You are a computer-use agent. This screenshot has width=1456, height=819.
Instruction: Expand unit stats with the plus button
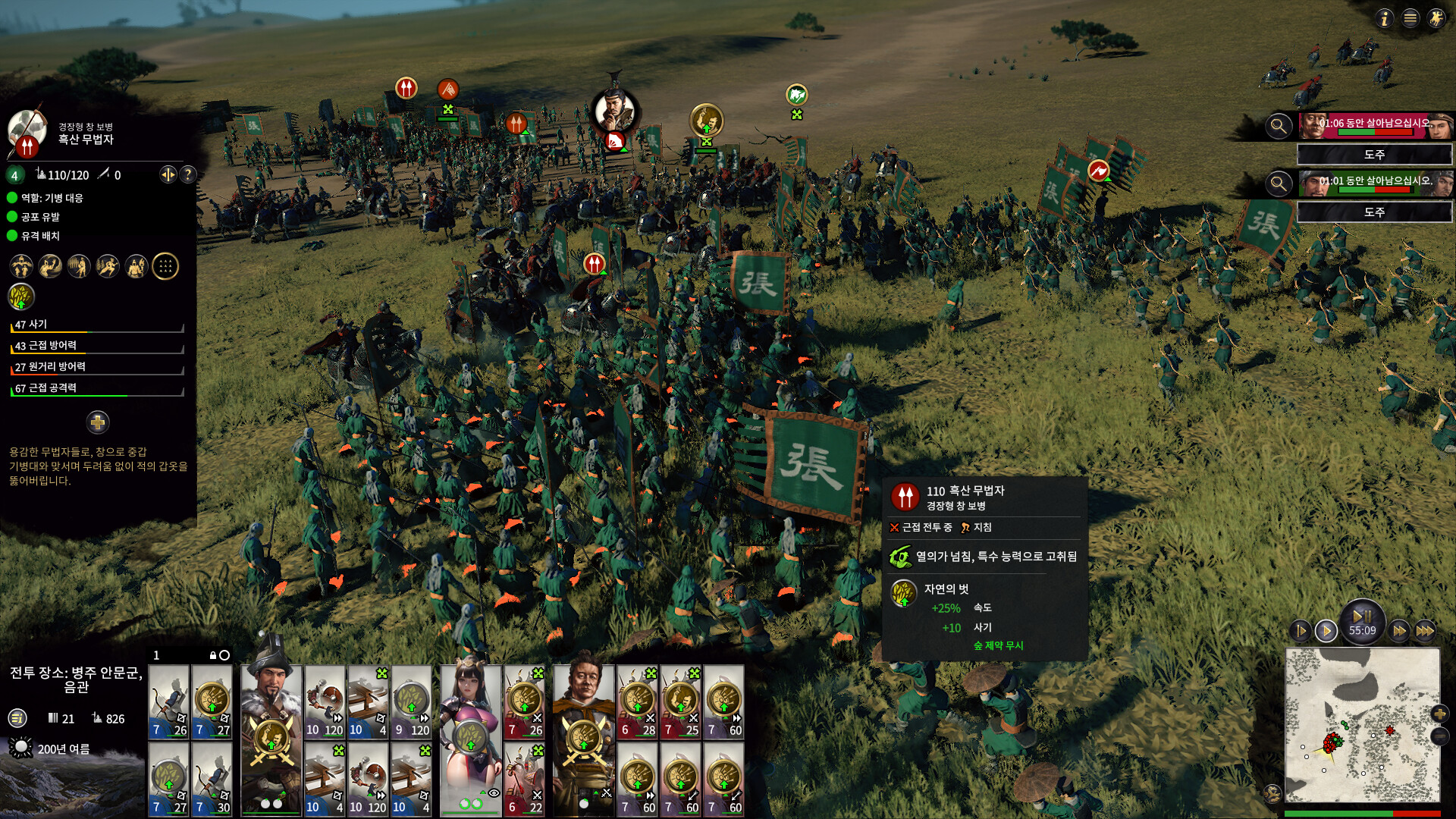98,422
